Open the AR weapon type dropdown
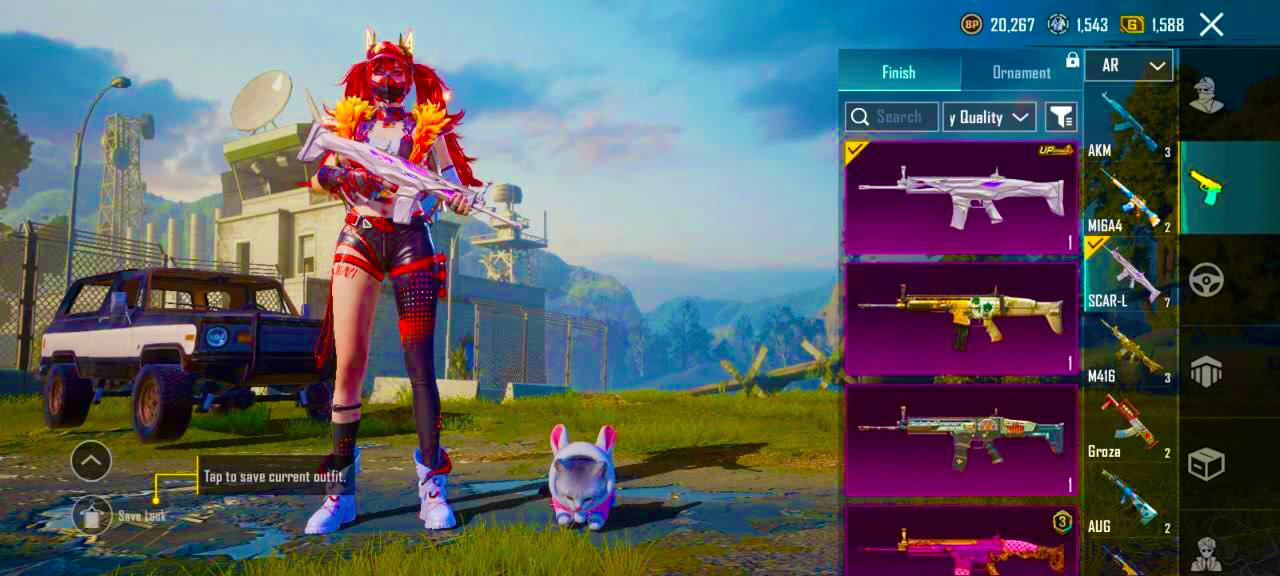1280x576 pixels. pyautogui.click(x=1128, y=66)
